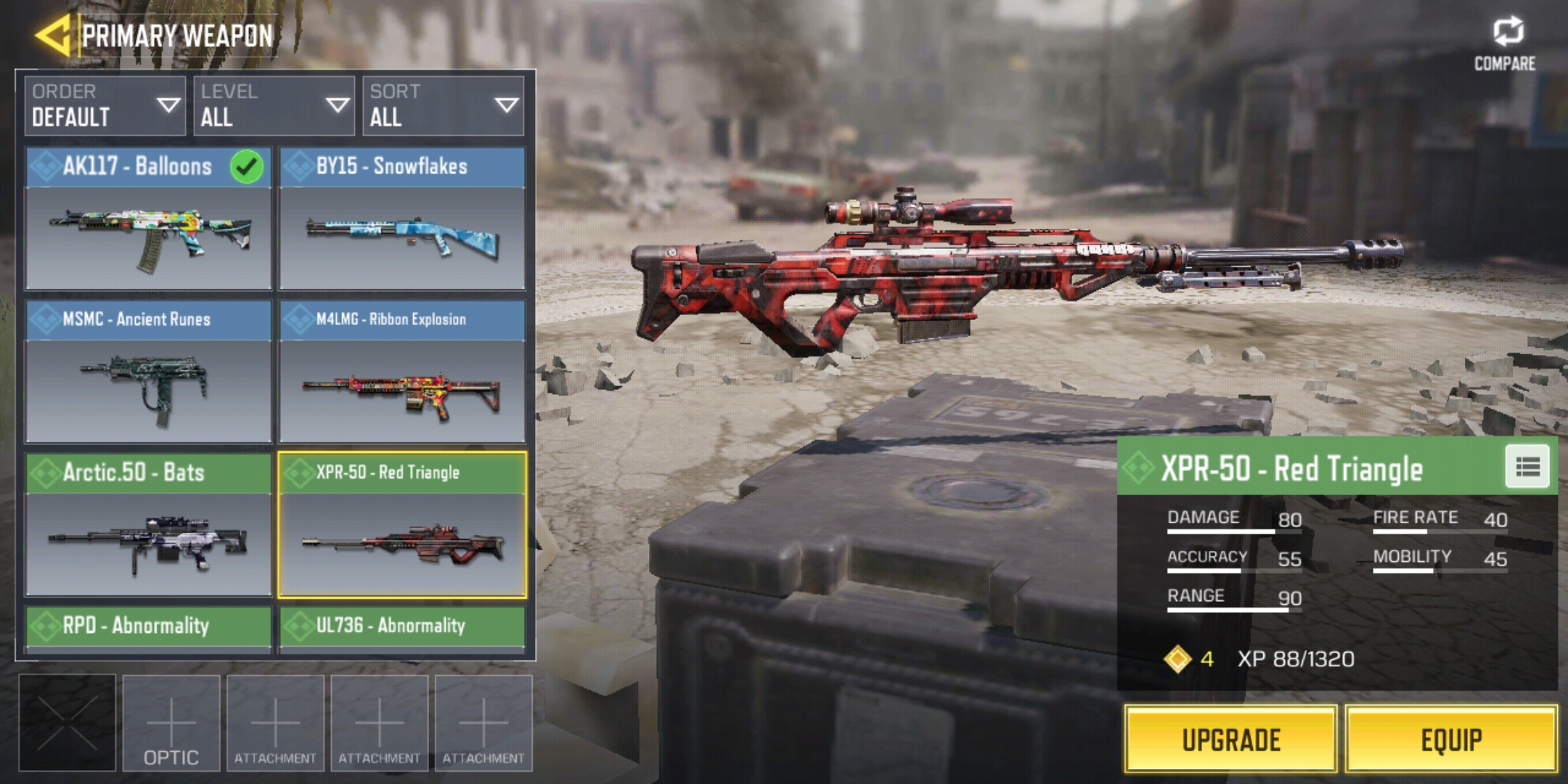Select the Arctic.50 - Bats sniper

tap(149, 525)
